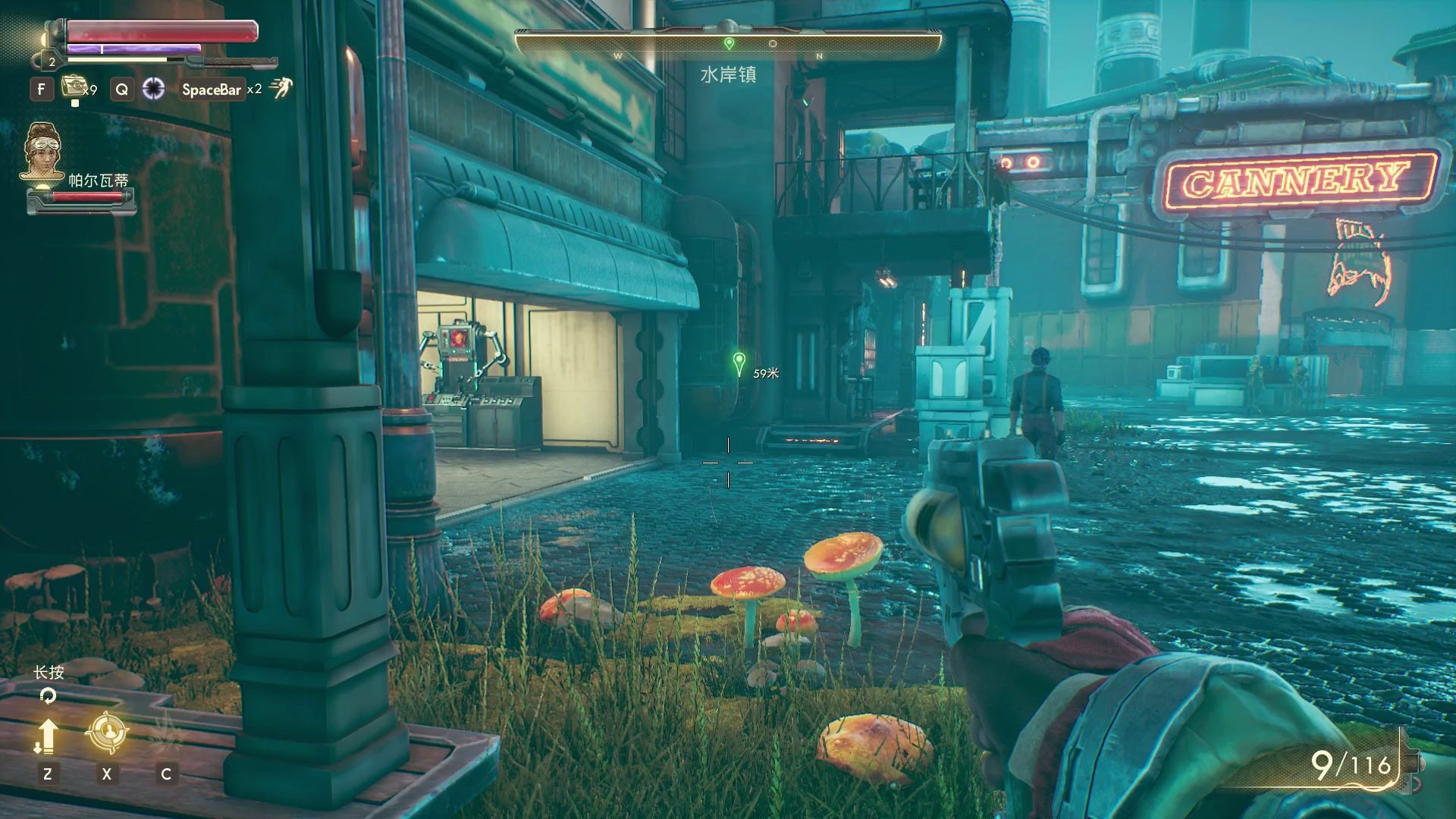Click the circular recall icon under 长按

pos(48,695)
